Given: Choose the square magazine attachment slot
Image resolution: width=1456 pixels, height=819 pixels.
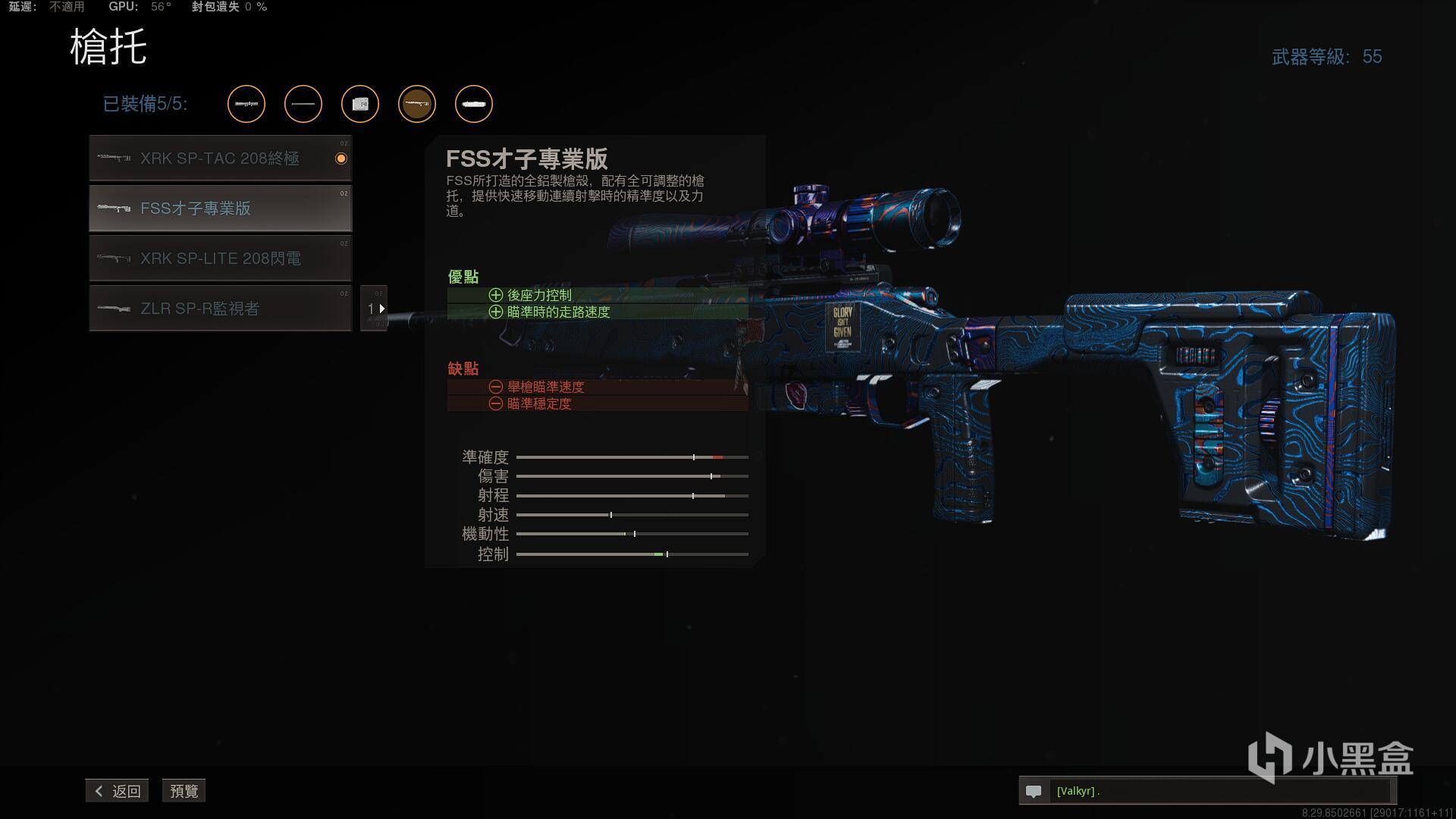Looking at the screenshot, I should click(360, 104).
